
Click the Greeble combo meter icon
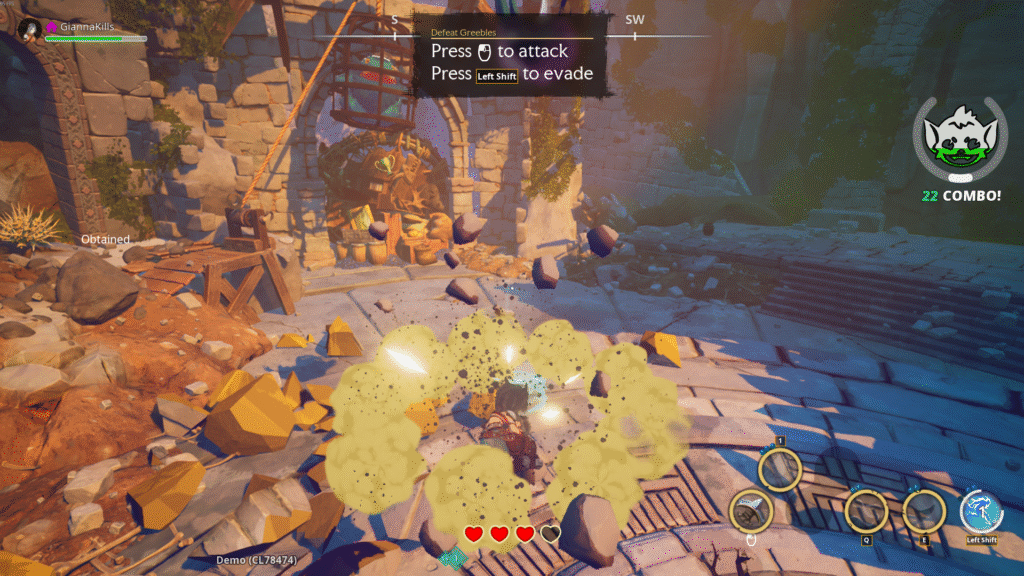959,142
